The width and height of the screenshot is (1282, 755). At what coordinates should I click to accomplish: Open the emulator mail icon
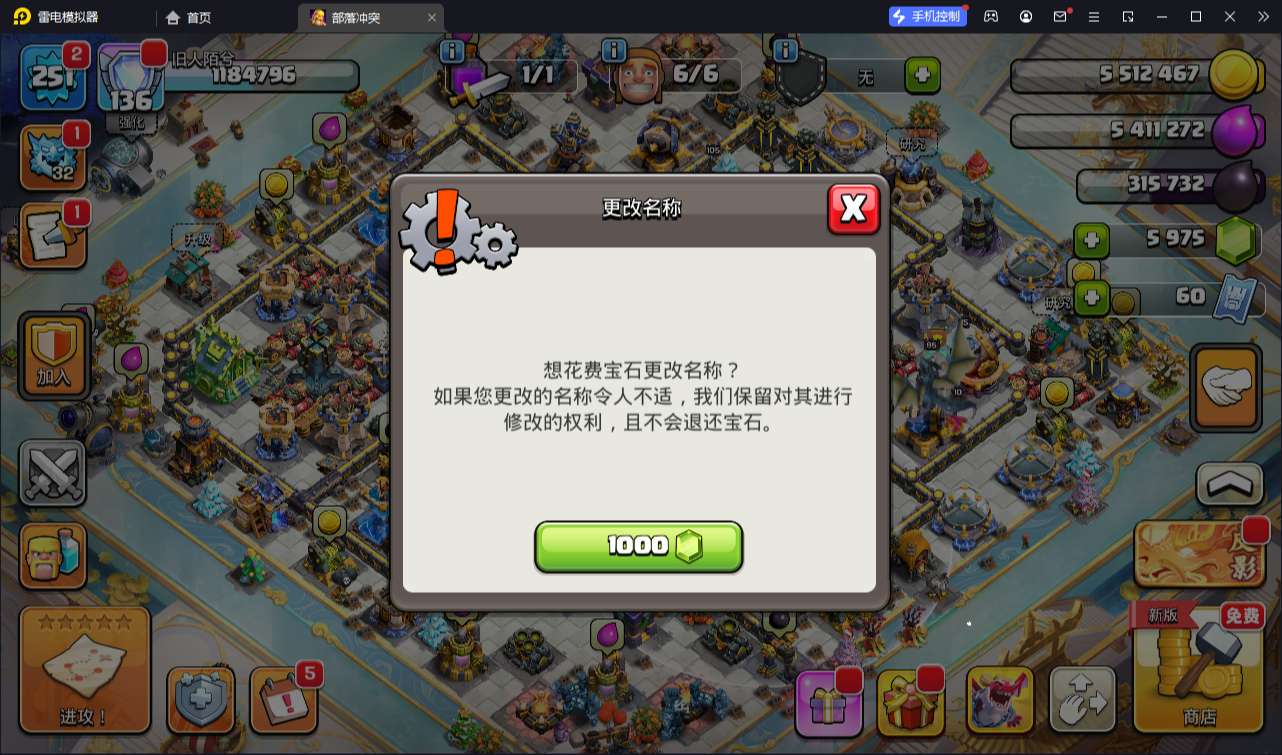[1060, 16]
